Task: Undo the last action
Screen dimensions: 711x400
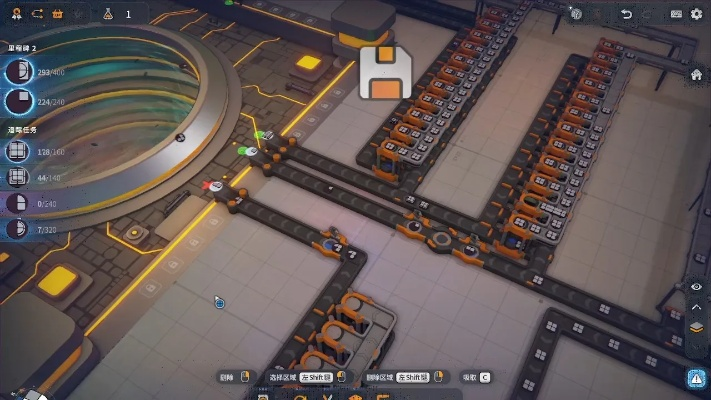Action: (627, 14)
